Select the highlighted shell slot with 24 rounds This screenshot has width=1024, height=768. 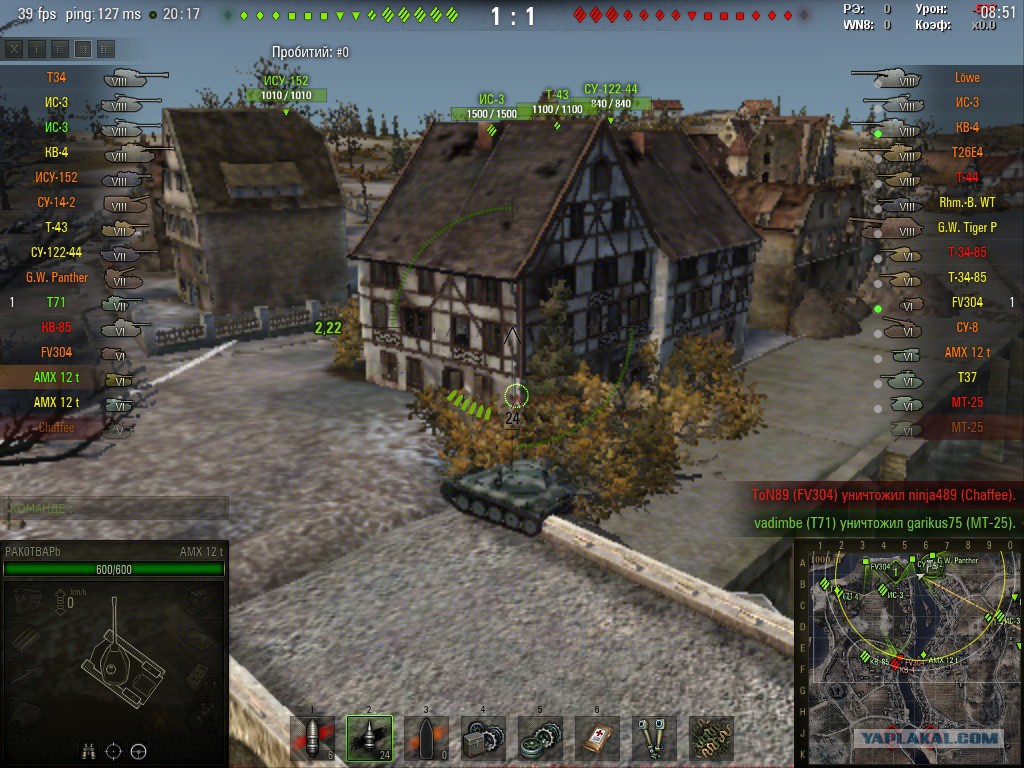click(369, 738)
